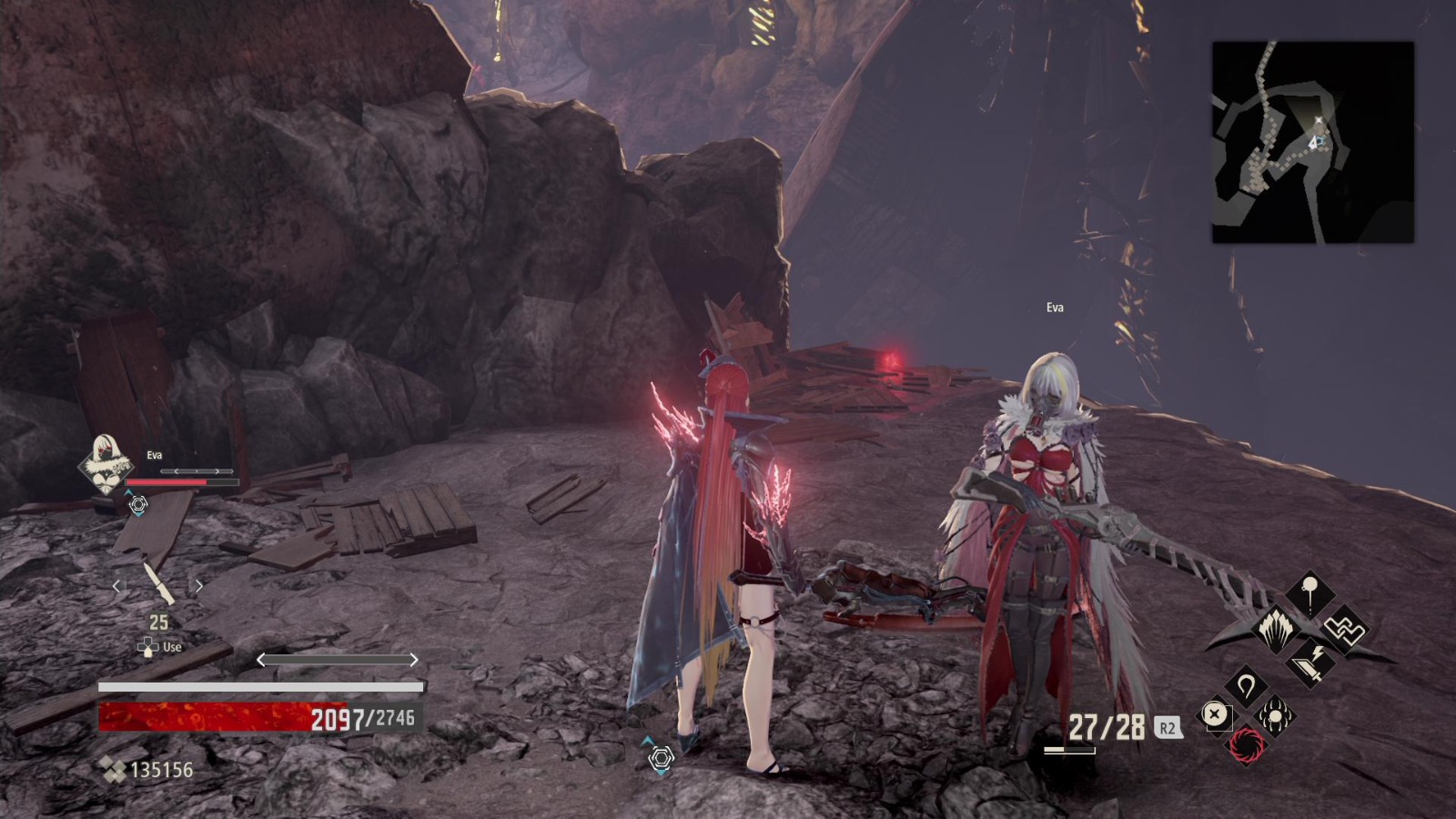Click the R2 ammo button prompt
This screenshot has height=819, width=1456.
[x=1168, y=728]
